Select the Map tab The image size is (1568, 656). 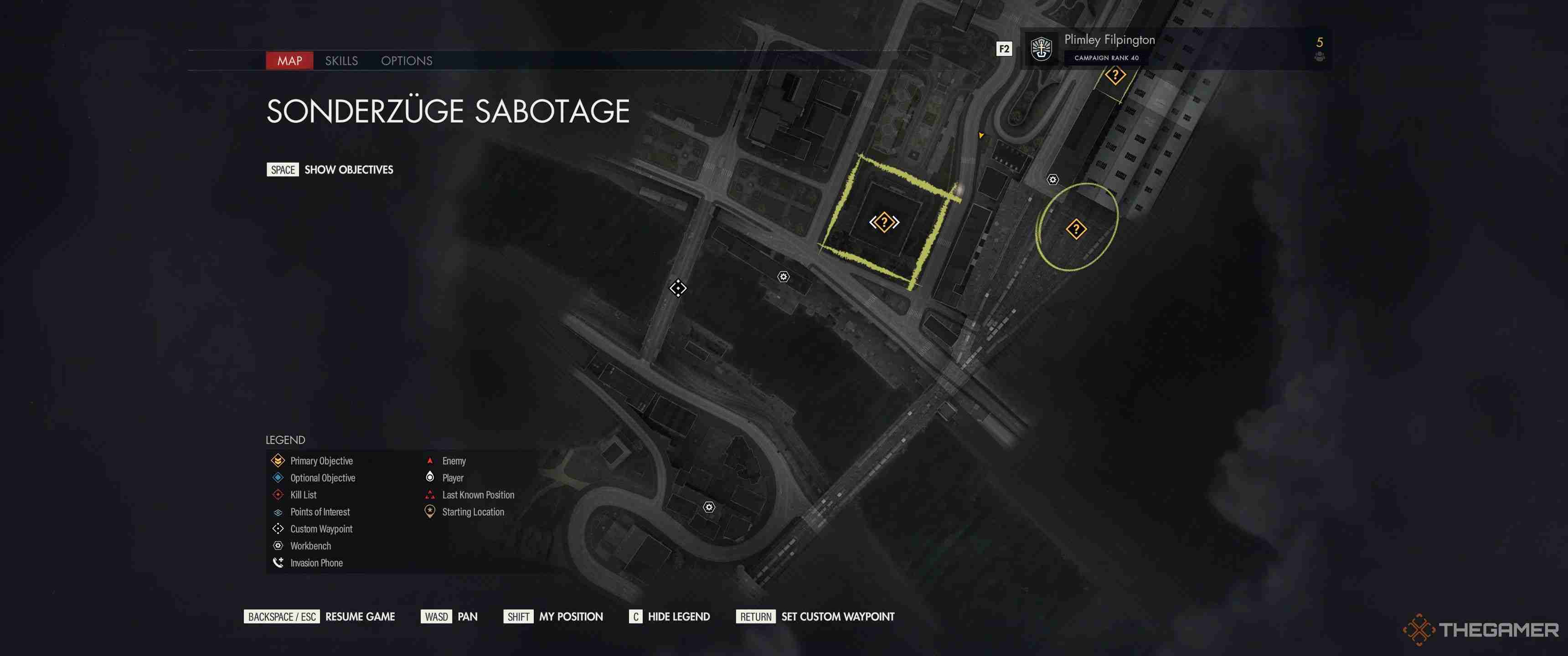point(290,61)
